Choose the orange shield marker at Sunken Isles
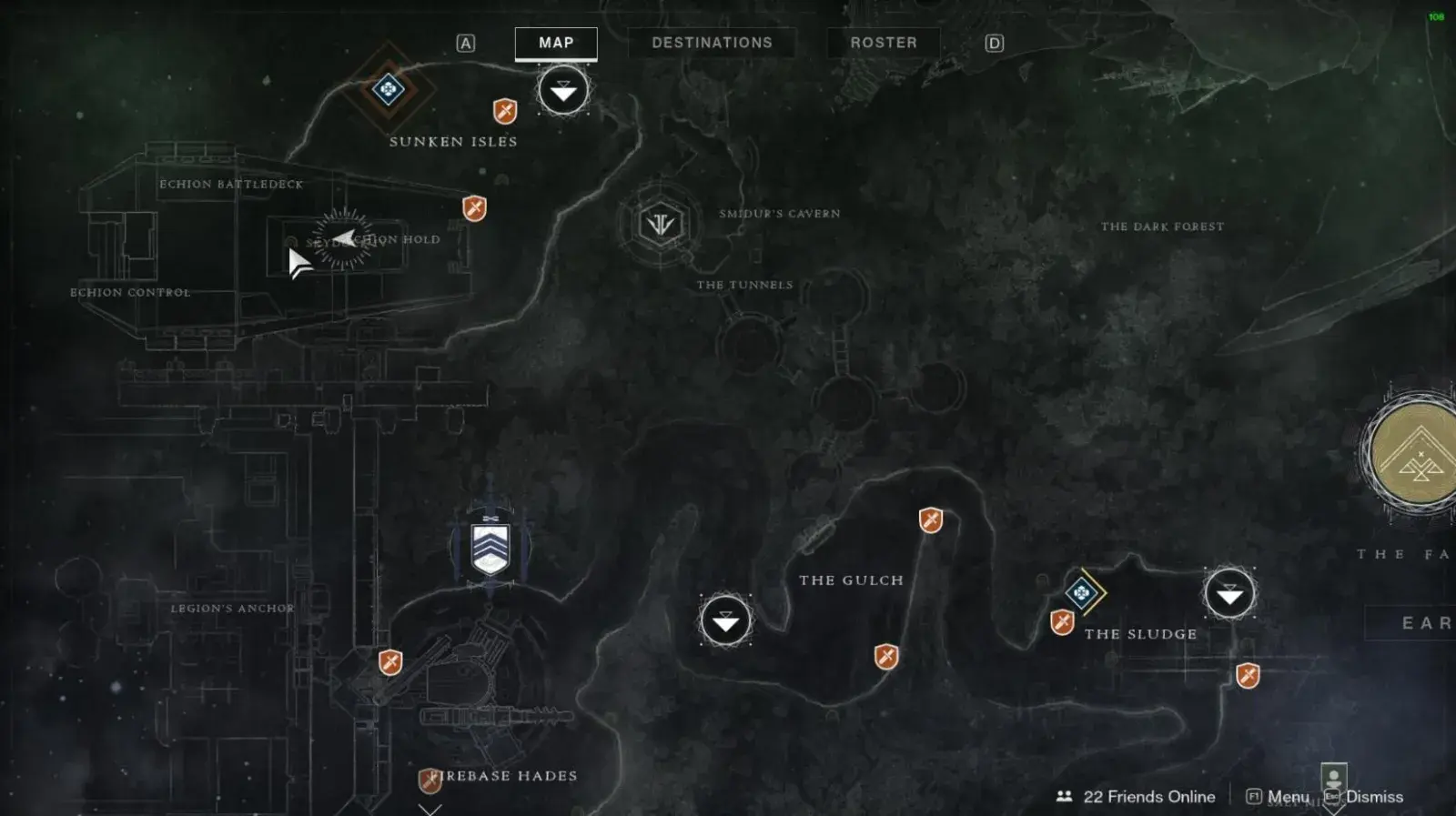 (x=505, y=111)
